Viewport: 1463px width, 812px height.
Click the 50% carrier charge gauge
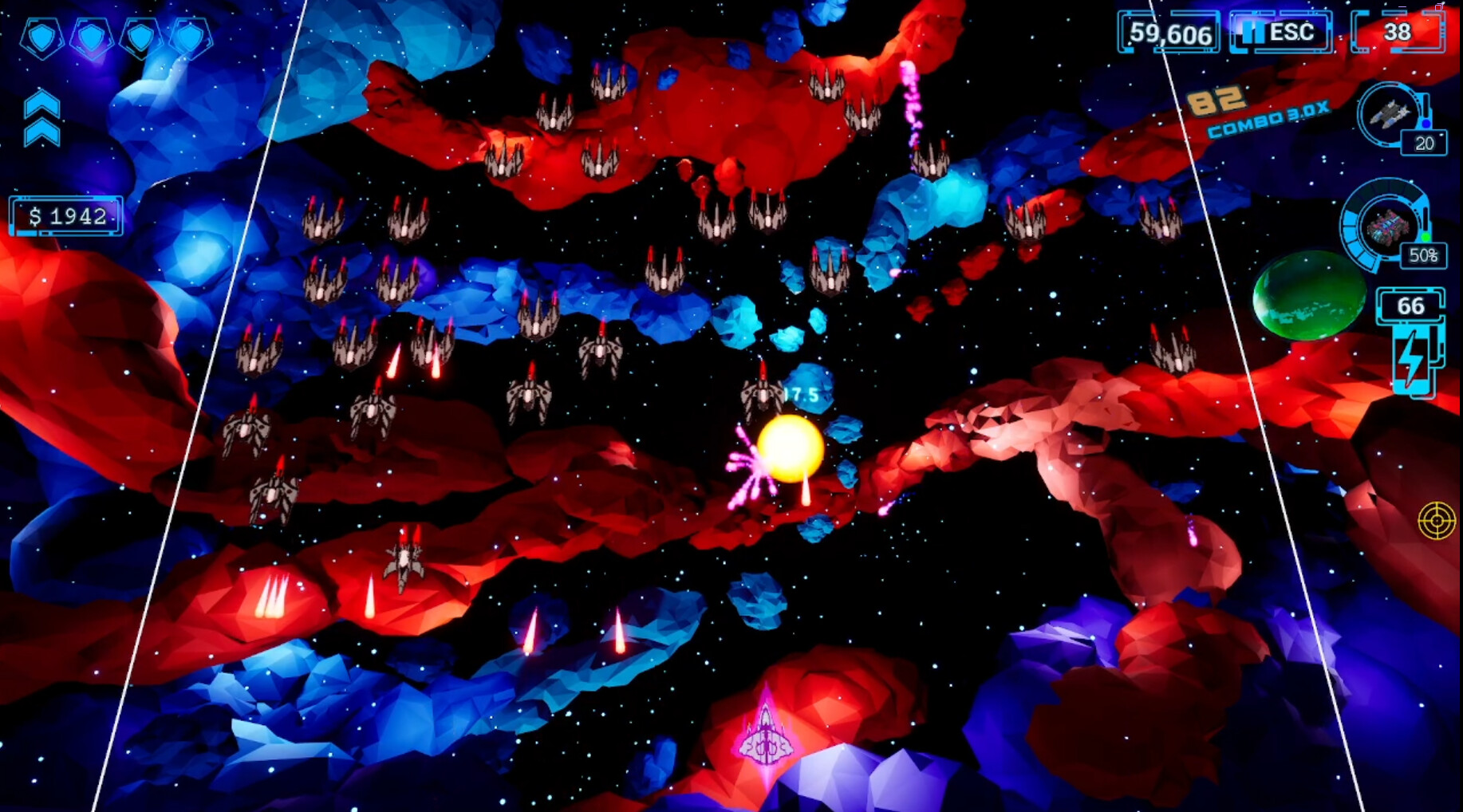click(1425, 255)
